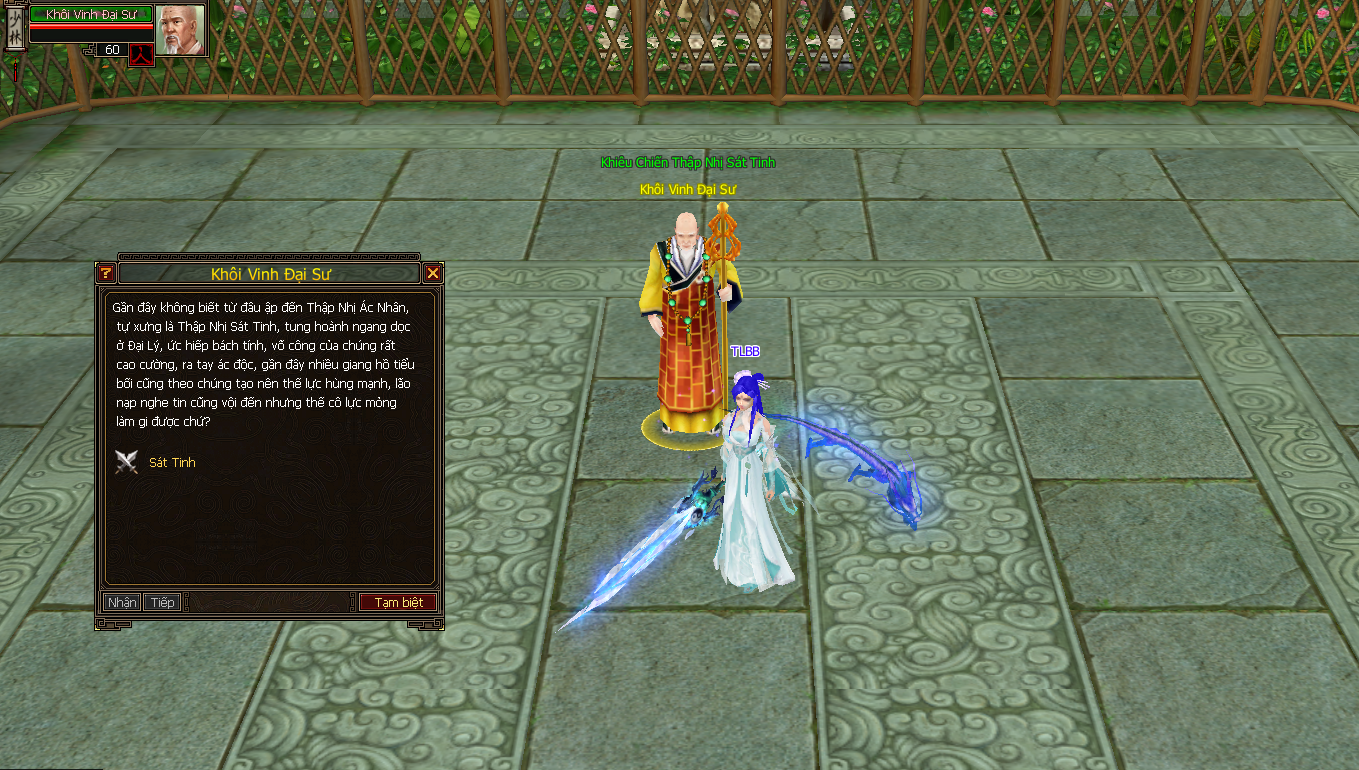
Task: Click the greyed Tiếp continue button
Action: point(162,602)
